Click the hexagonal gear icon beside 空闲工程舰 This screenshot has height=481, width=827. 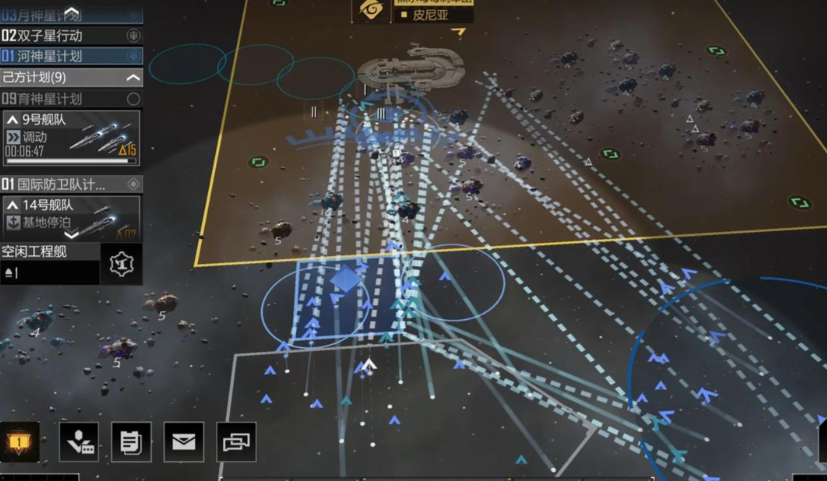pos(120,263)
